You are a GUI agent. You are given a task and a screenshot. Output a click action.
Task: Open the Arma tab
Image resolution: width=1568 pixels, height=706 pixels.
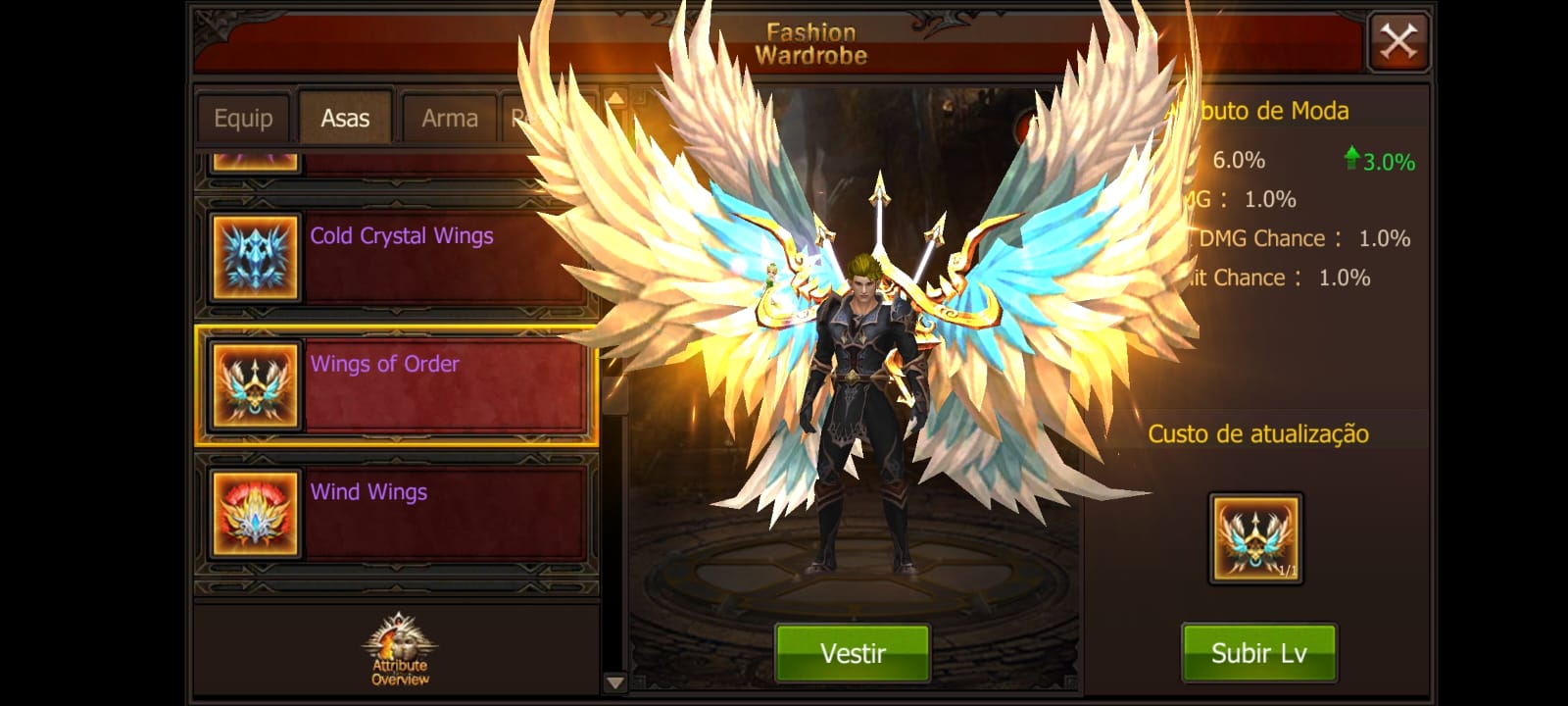pos(449,117)
